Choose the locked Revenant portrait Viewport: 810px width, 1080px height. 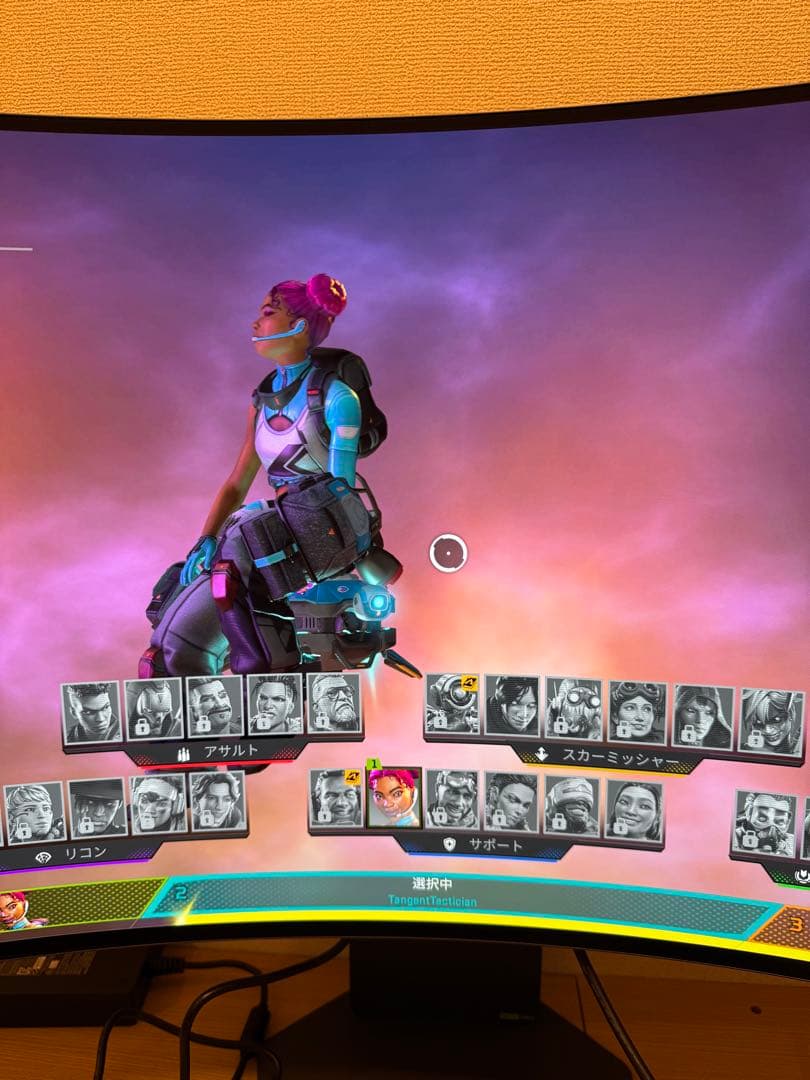[x=154, y=708]
